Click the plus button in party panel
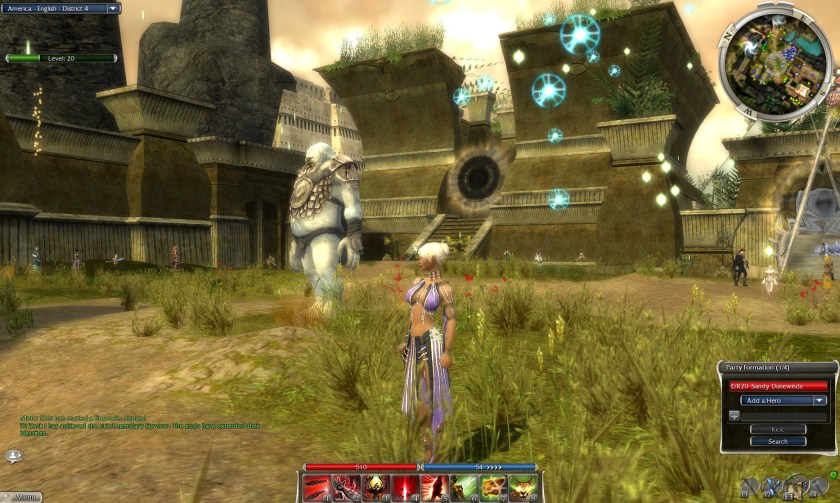The width and height of the screenshot is (840, 503). click(x=733, y=414)
